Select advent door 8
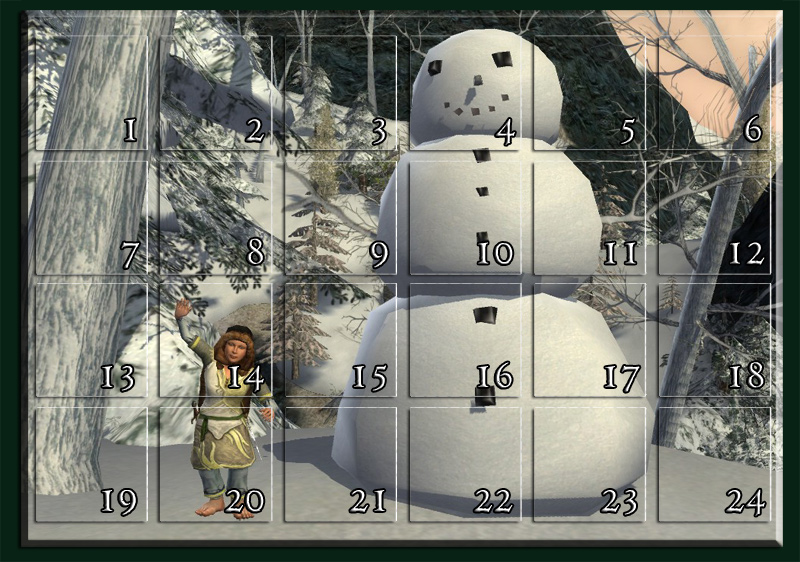Viewport: 800px width, 562px height. [215, 218]
